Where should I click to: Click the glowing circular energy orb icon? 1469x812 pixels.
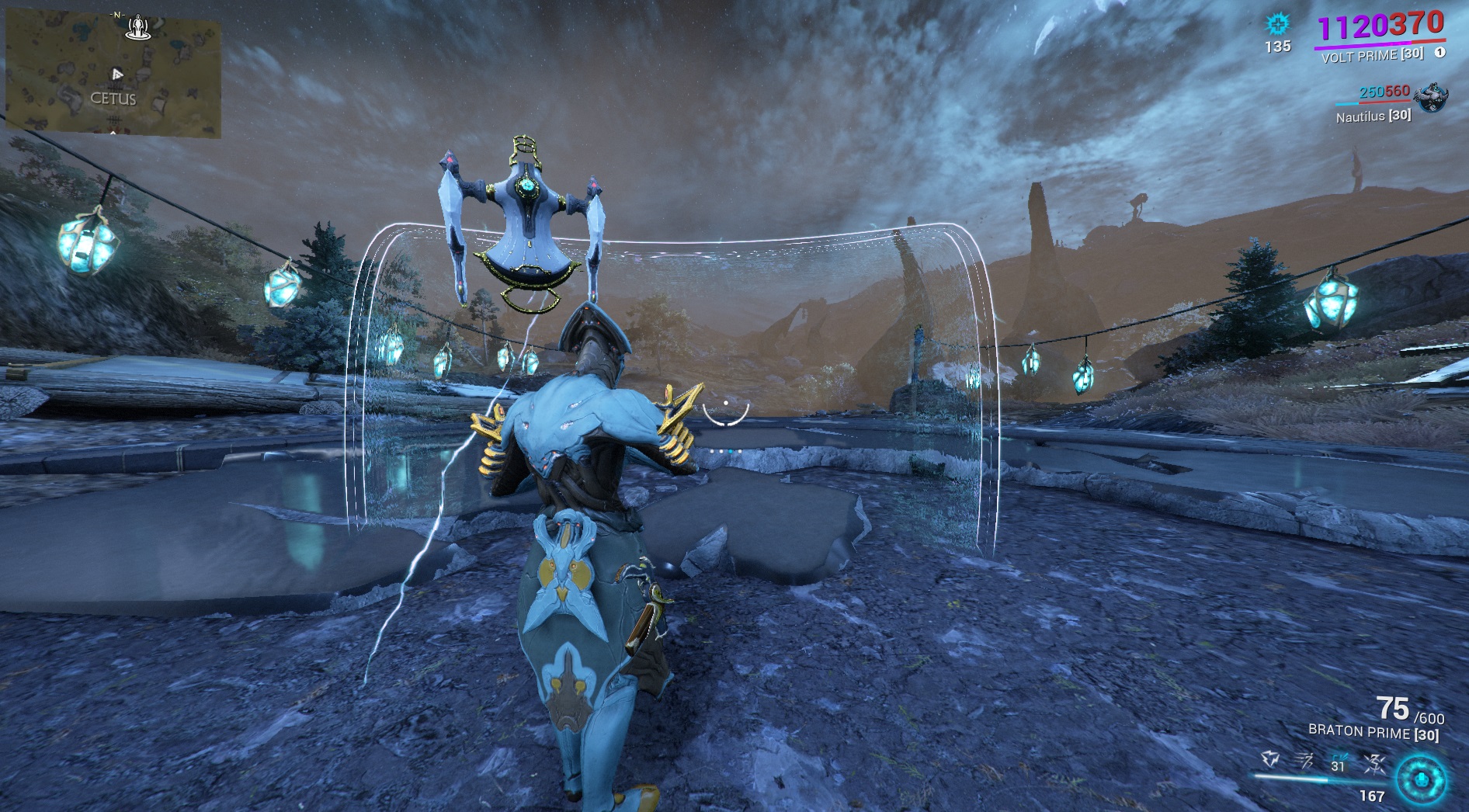pos(1421,779)
